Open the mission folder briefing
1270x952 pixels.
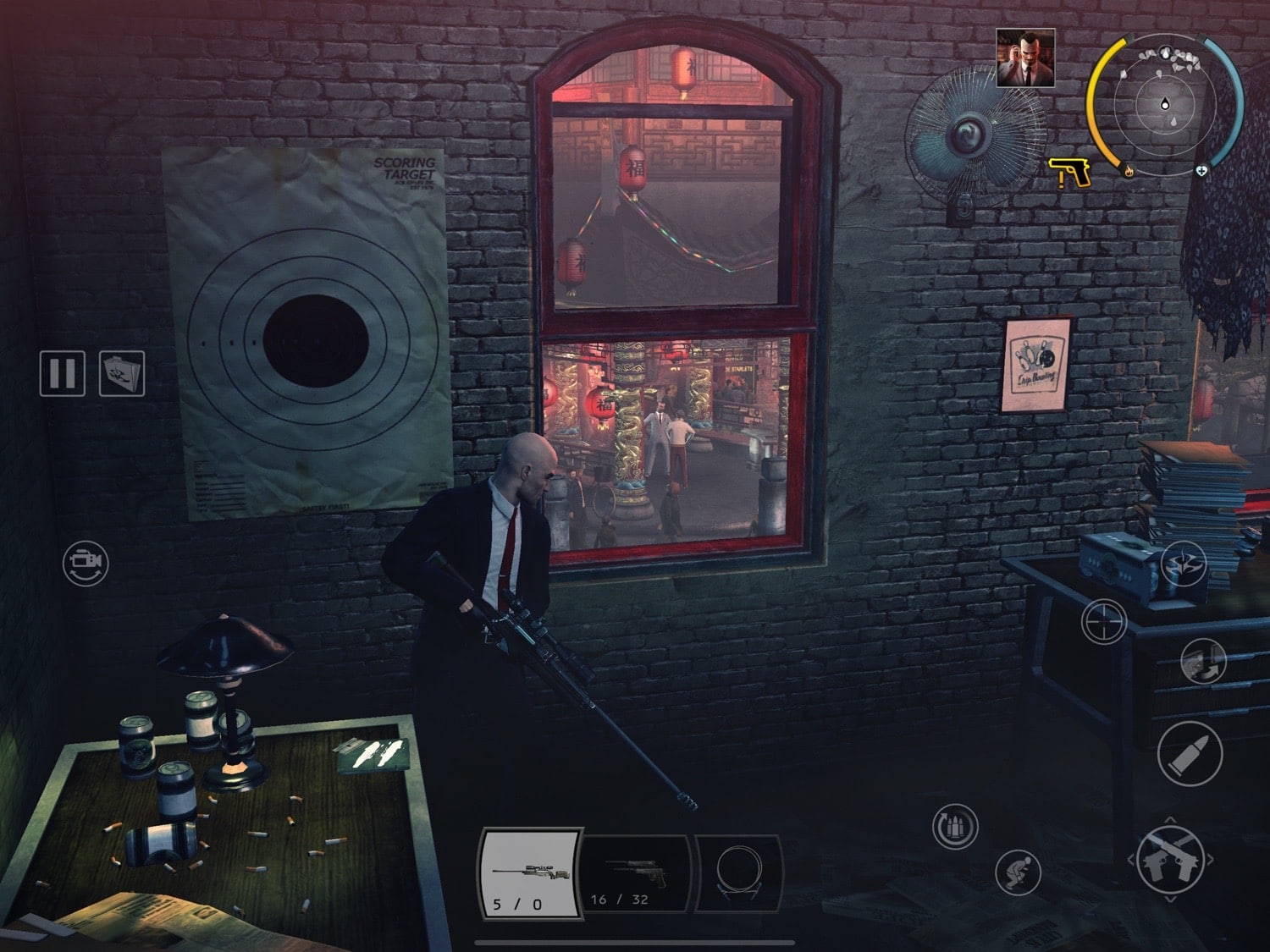click(x=122, y=373)
